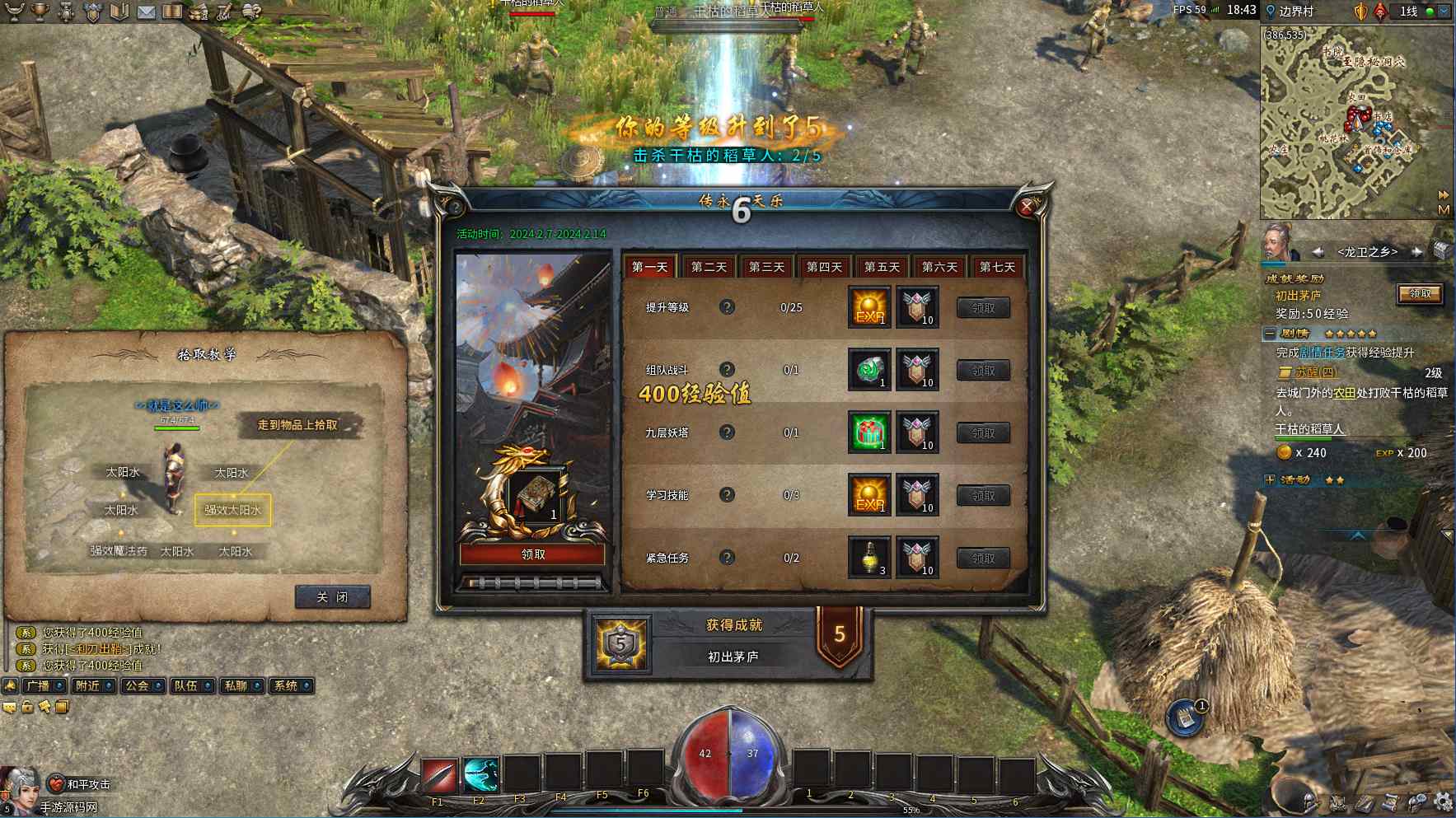Screen dimensions: 1456x818
Task: Use the F2 cyan skill
Action: pyautogui.click(x=480, y=776)
